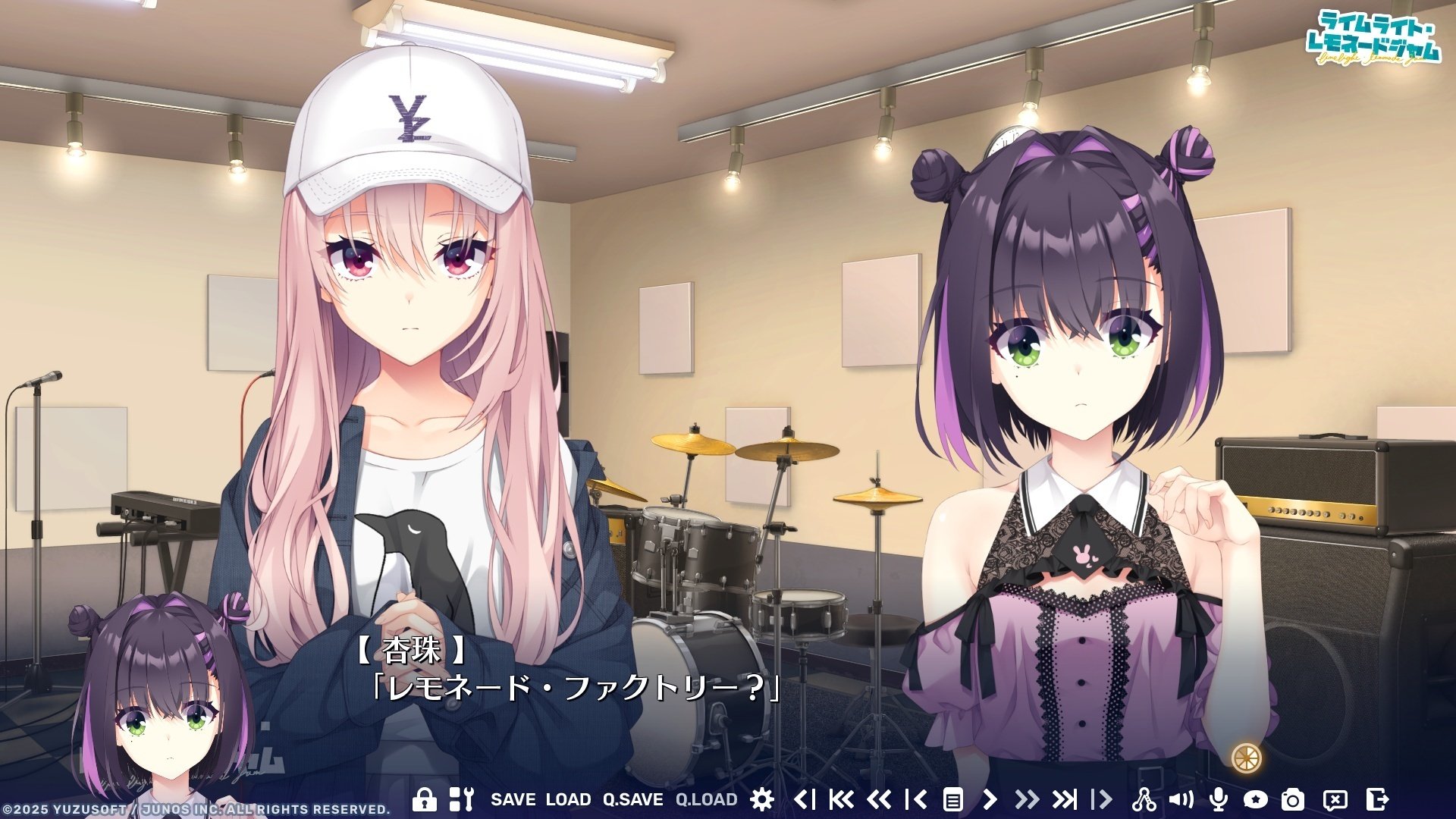Start skip mode with the double right arrow
Screen dimensions: 1456x819
(x=1029, y=799)
